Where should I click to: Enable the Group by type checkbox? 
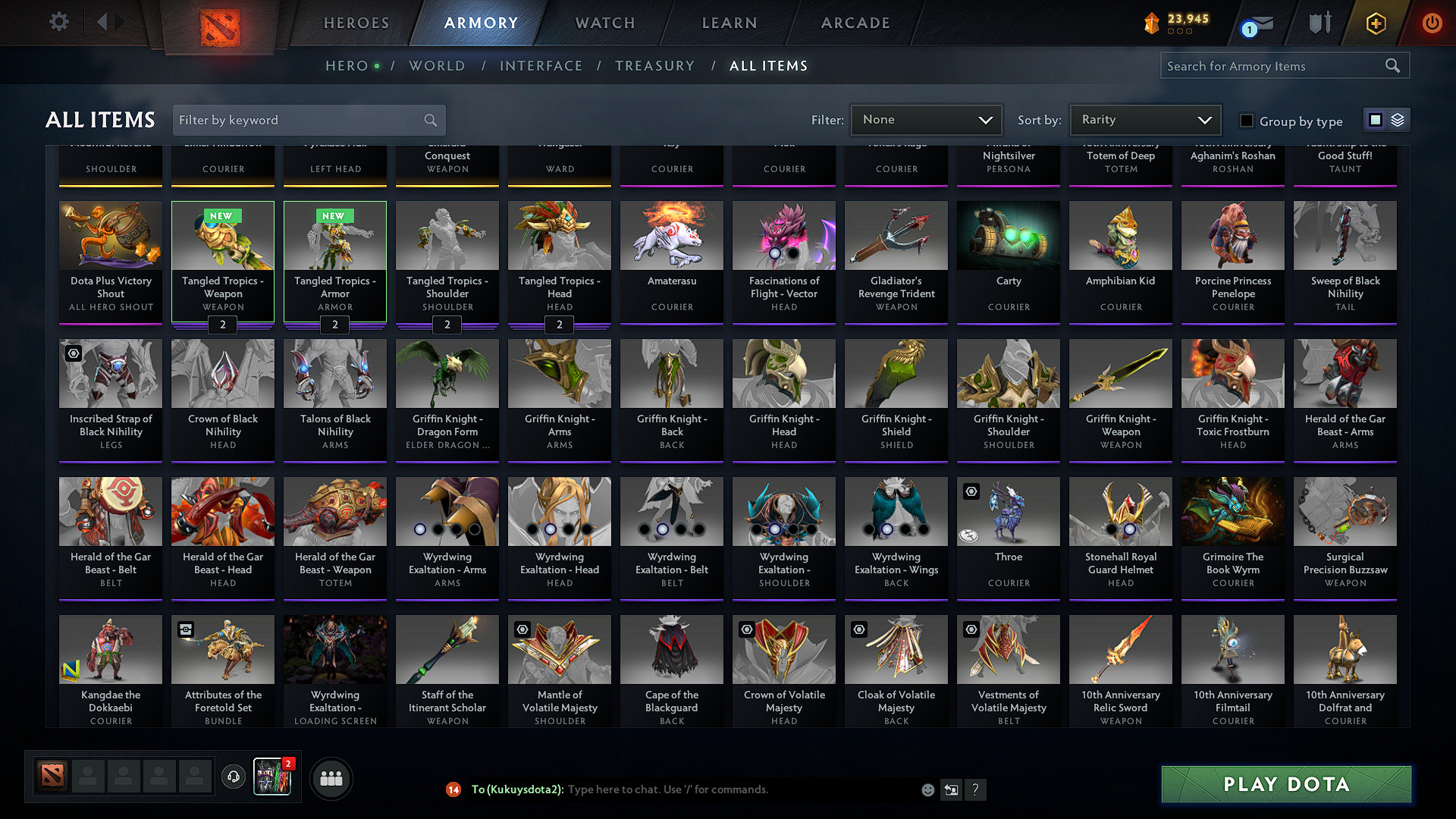click(x=1246, y=120)
